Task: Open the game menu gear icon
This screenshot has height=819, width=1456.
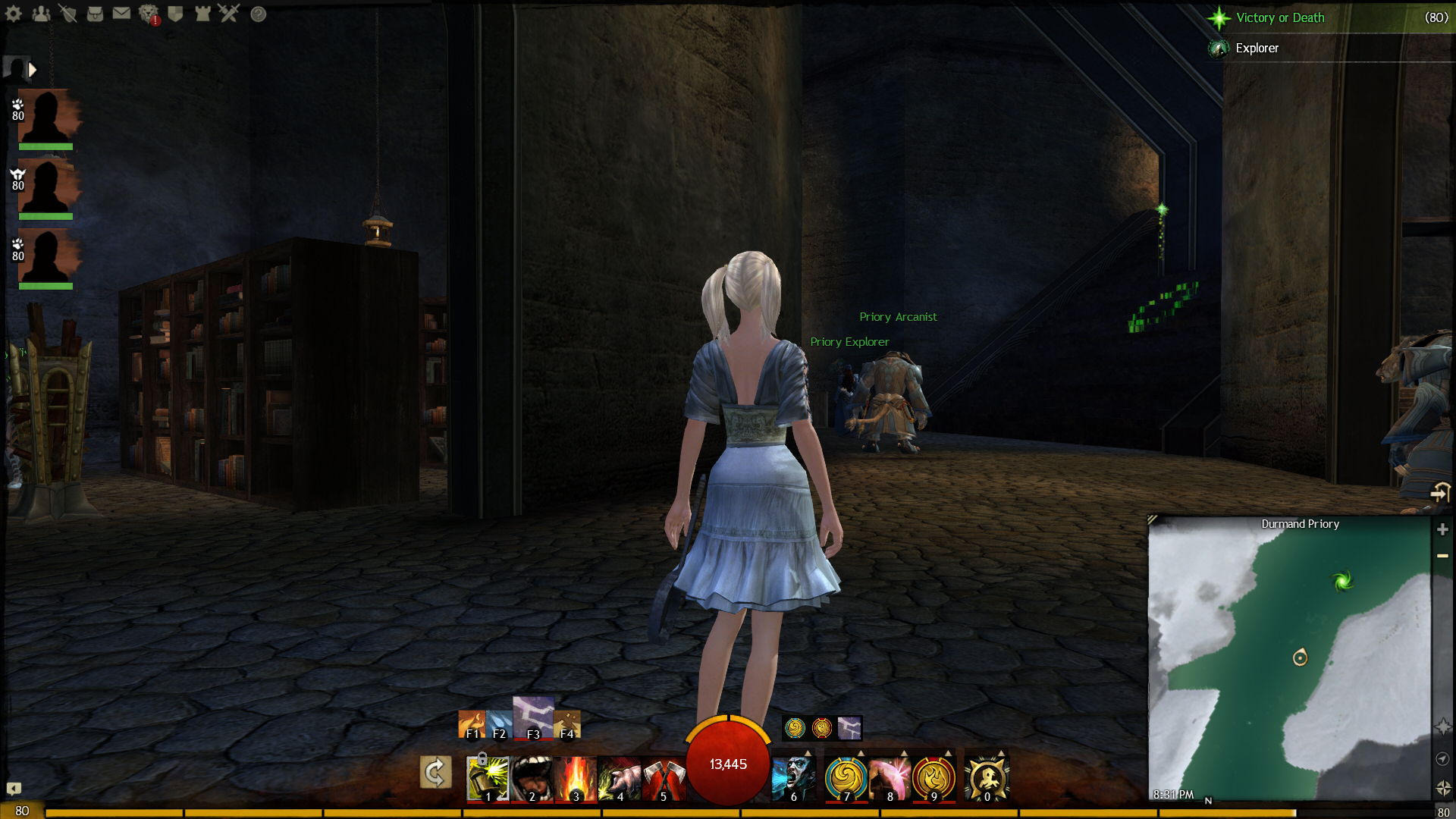Action: tap(14, 14)
